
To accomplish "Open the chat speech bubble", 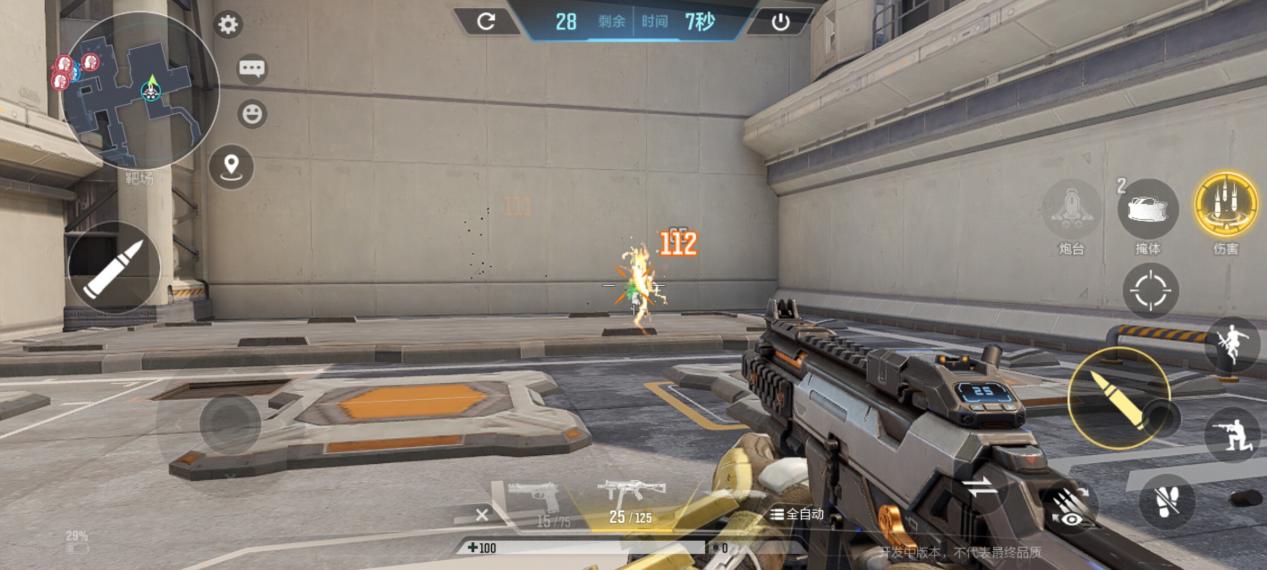I will 251,69.
